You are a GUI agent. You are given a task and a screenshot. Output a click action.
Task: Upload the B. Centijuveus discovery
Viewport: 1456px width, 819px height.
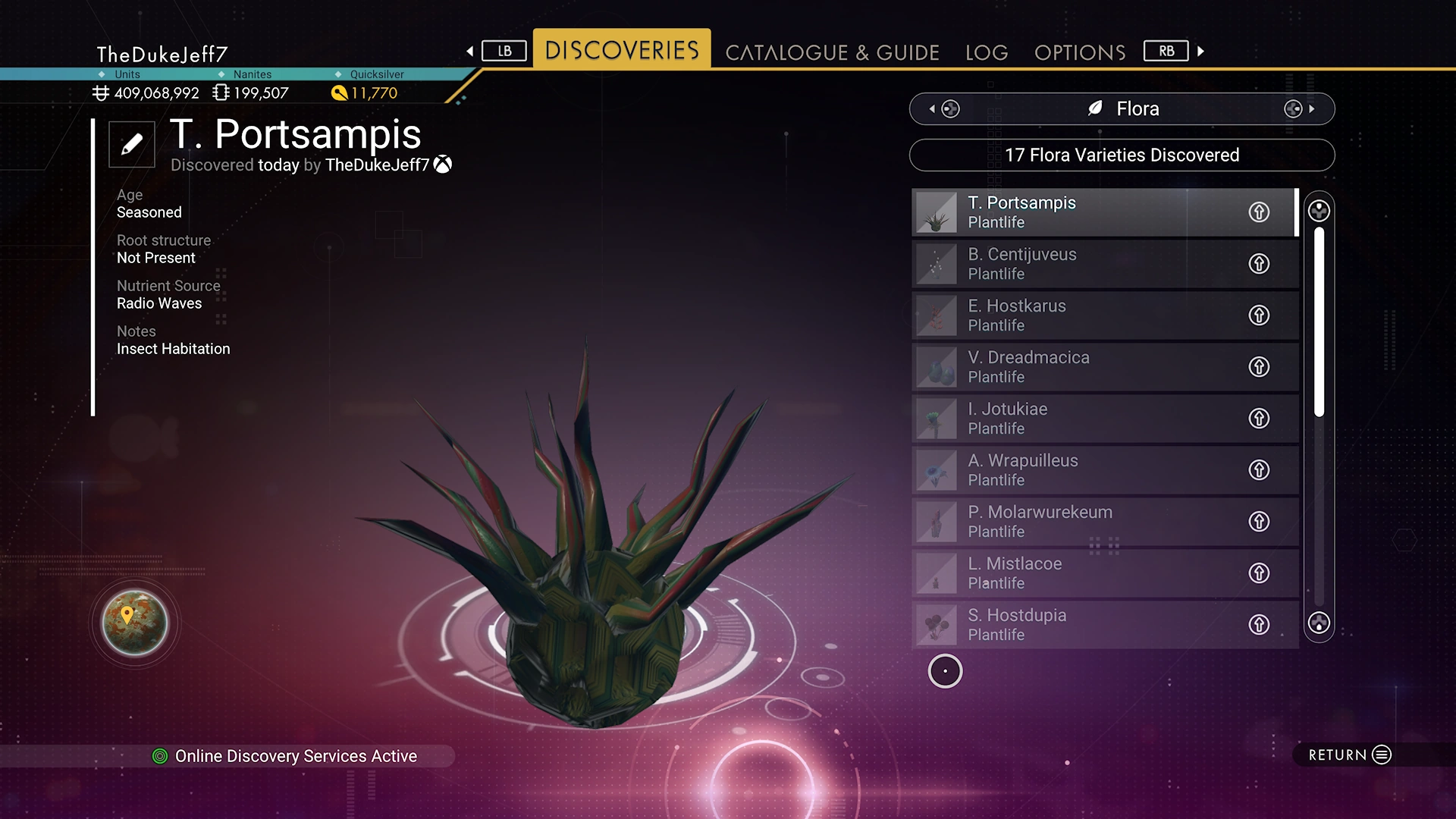(1259, 264)
